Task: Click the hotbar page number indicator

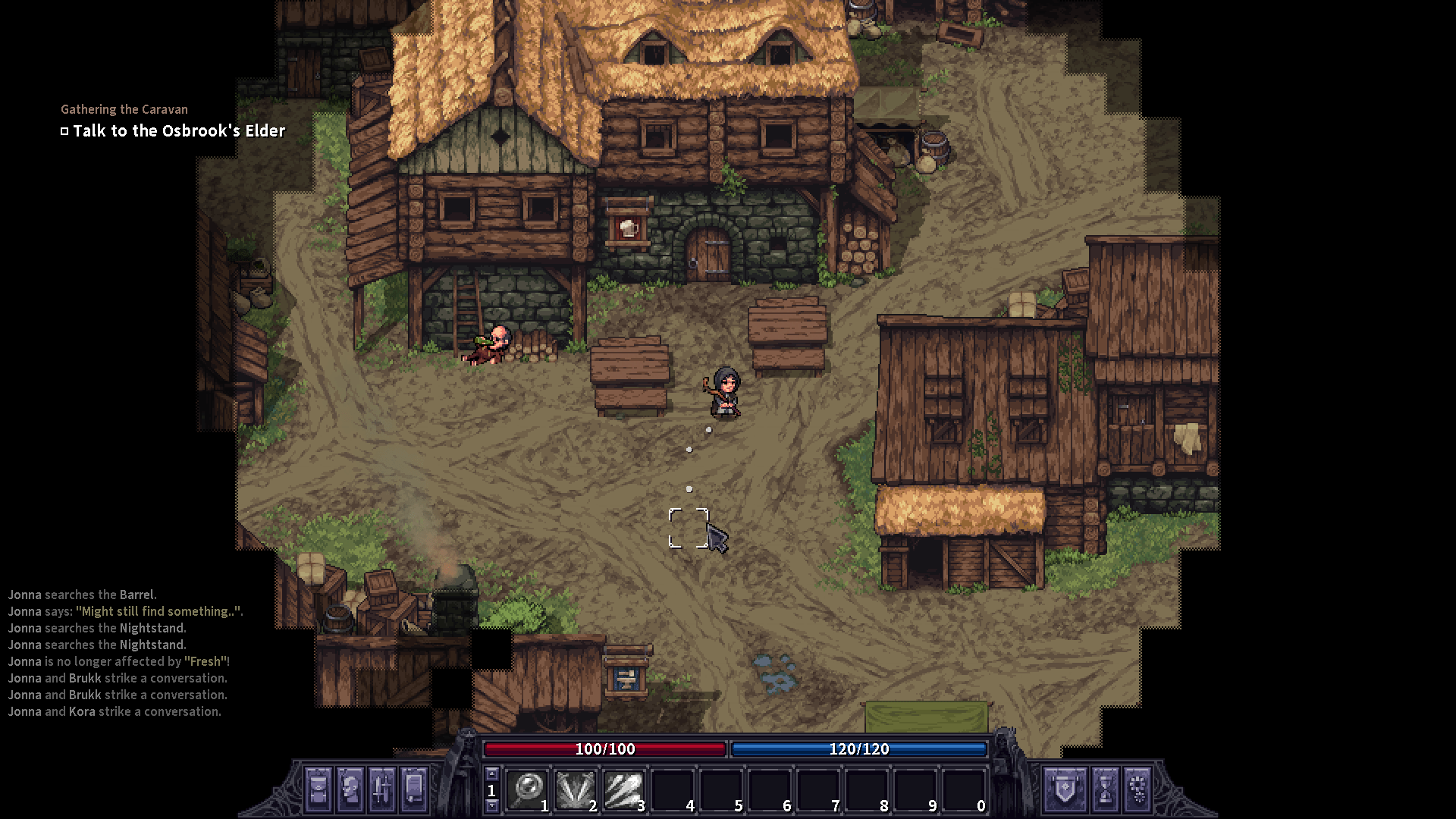Action: 491,789
